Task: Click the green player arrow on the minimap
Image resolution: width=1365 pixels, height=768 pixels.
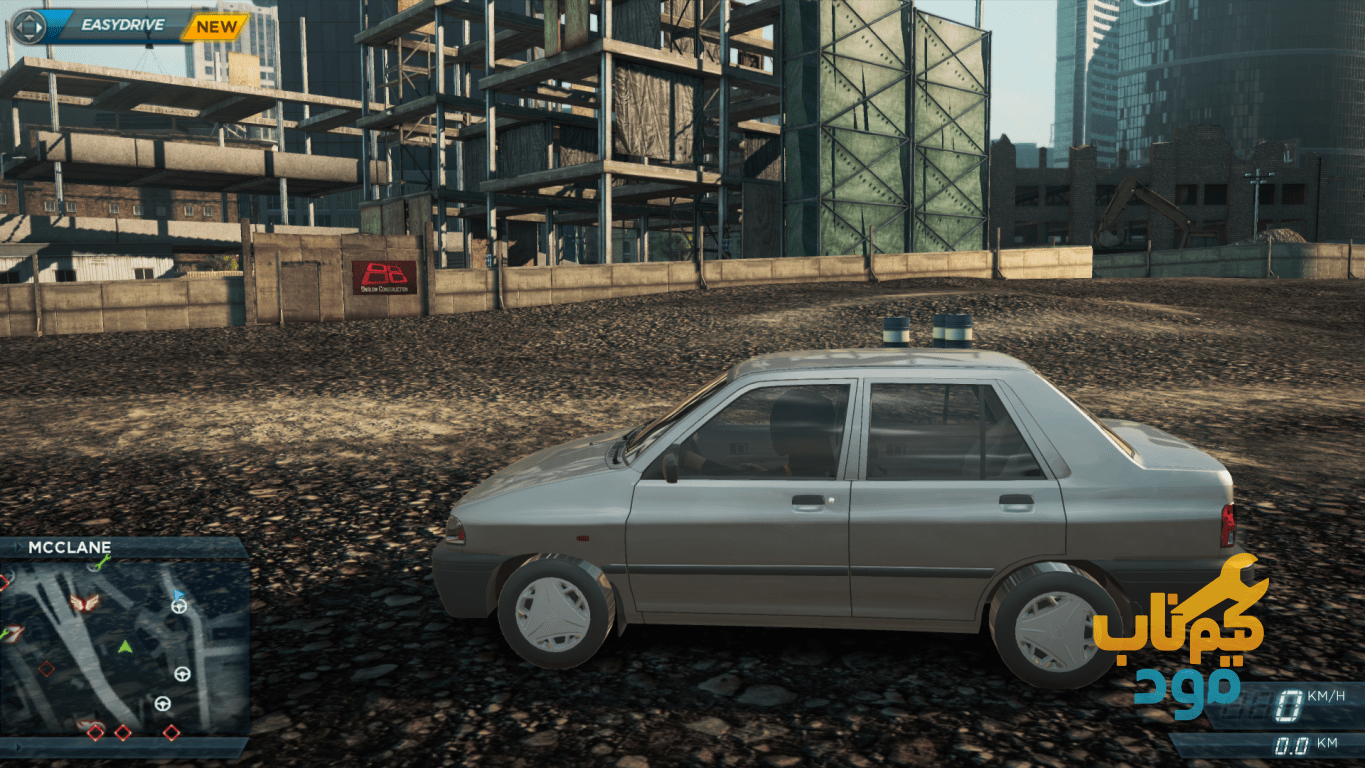Action: 125,647
